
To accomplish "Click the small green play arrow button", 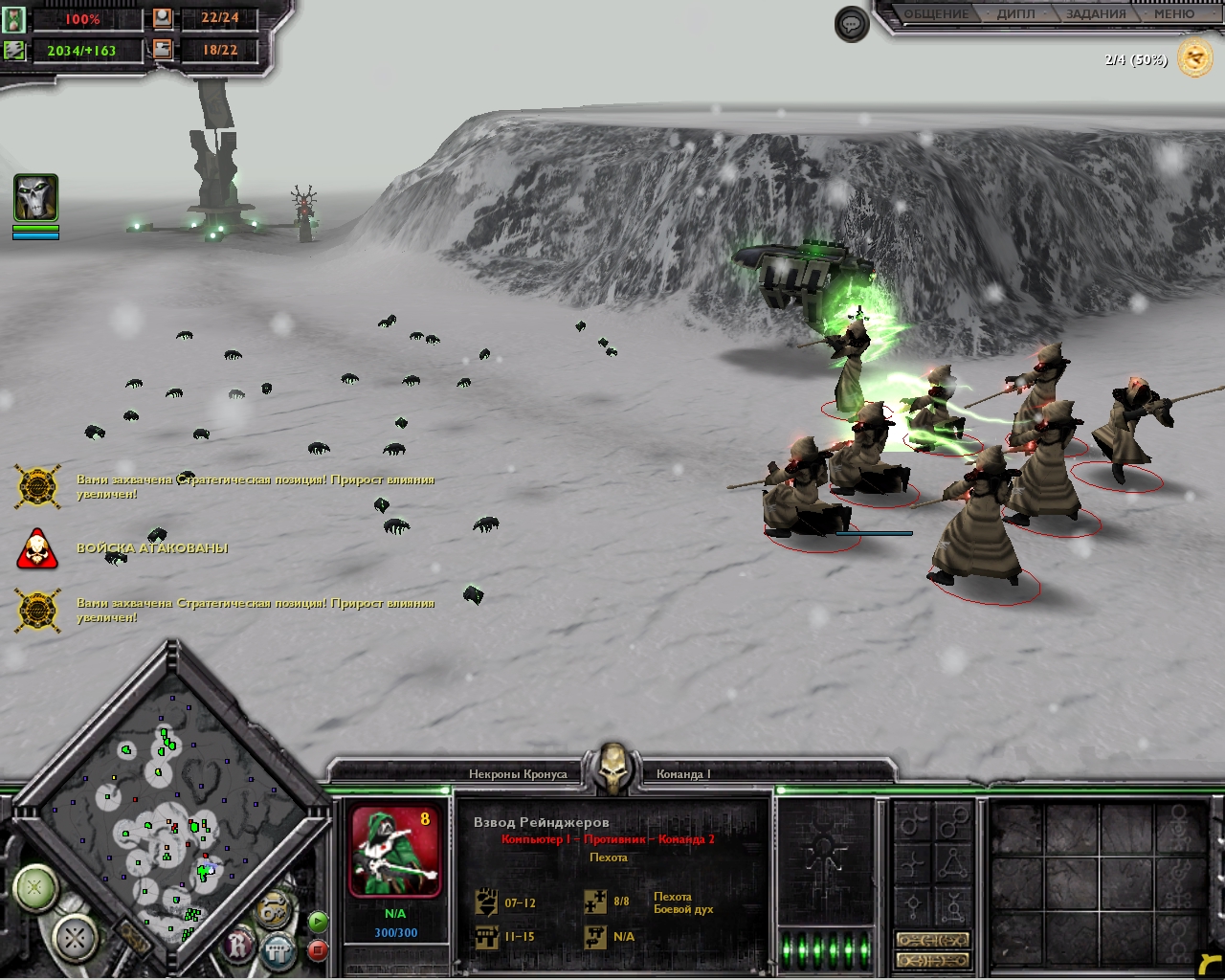I will point(318,922).
